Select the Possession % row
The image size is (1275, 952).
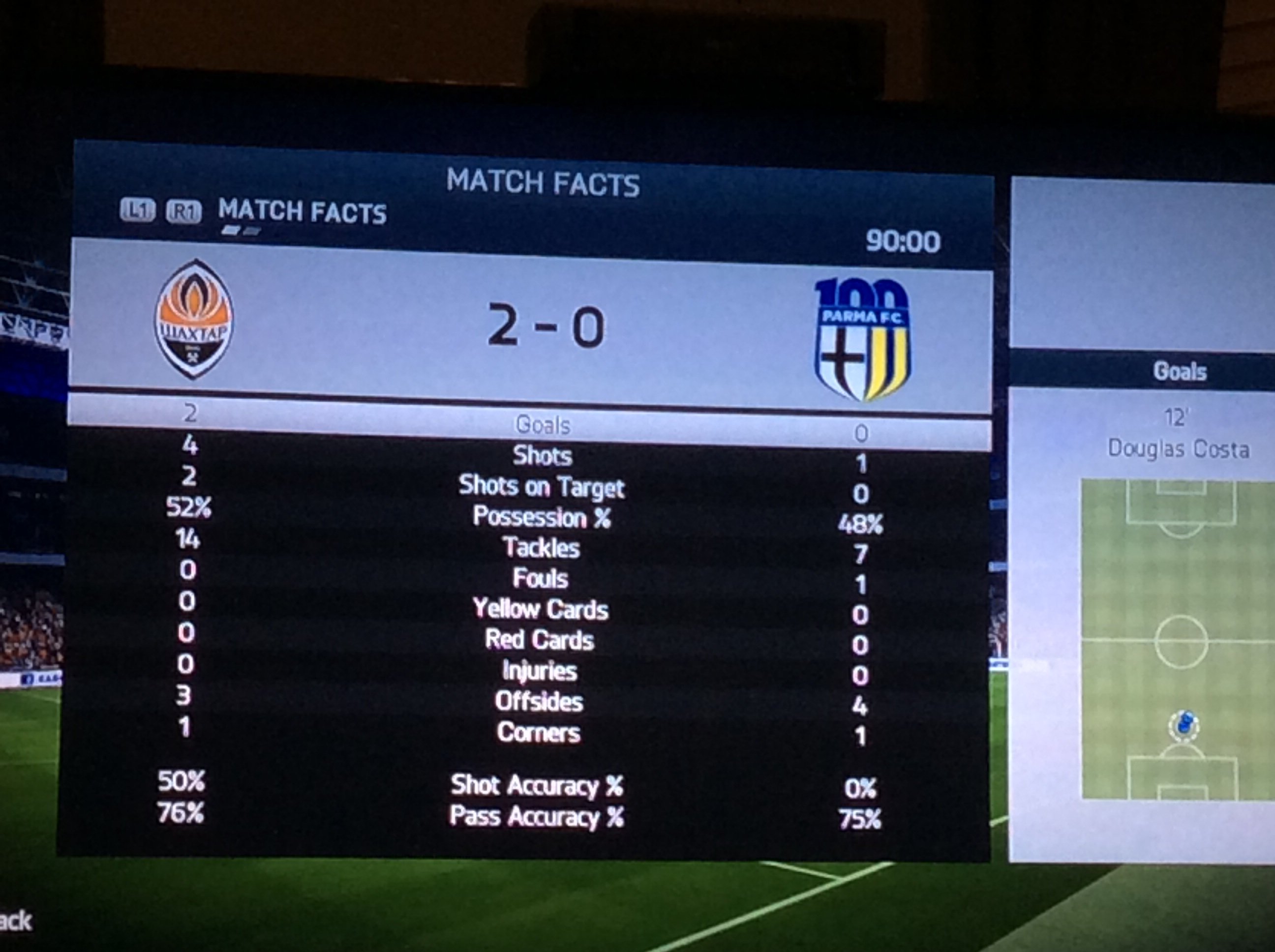pyautogui.click(x=541, y=517)
